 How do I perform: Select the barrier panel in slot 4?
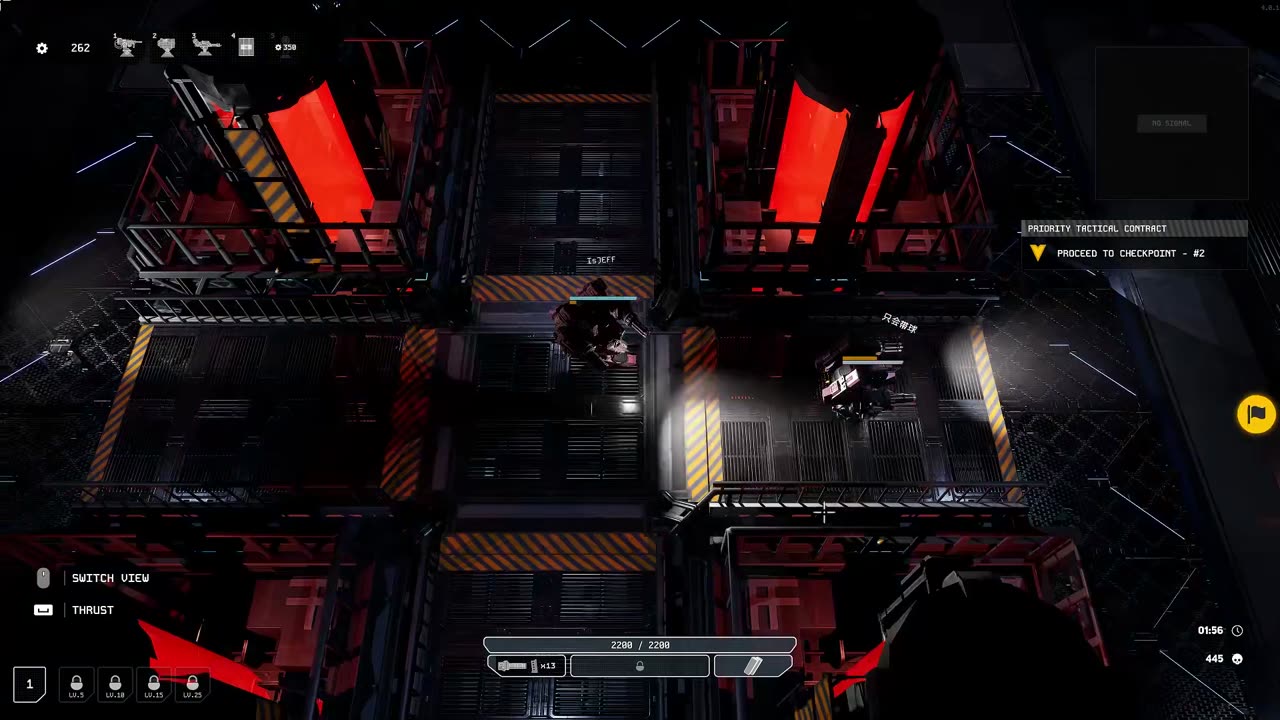(246, 47)
